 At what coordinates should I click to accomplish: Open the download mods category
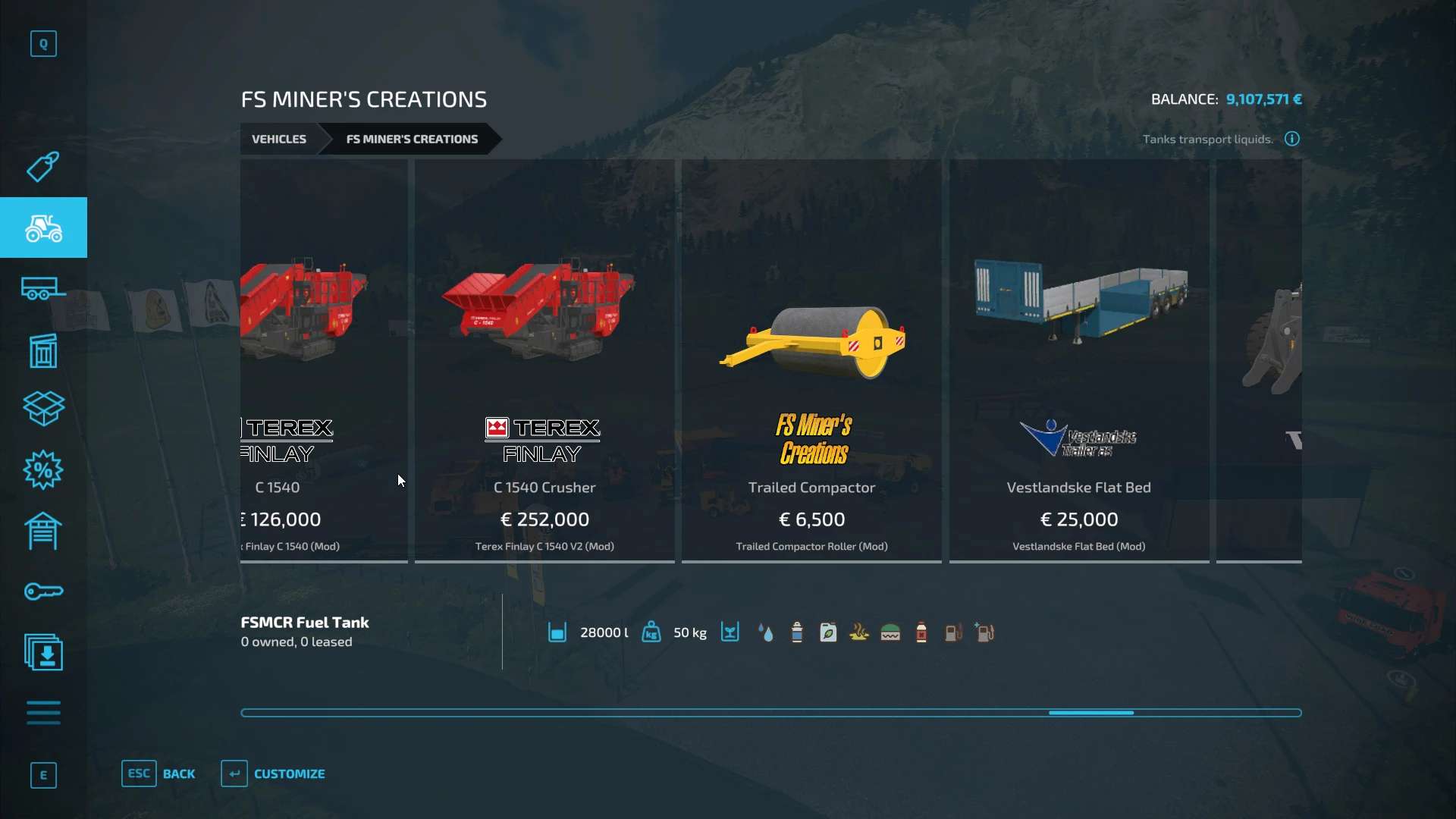point(43,652)
